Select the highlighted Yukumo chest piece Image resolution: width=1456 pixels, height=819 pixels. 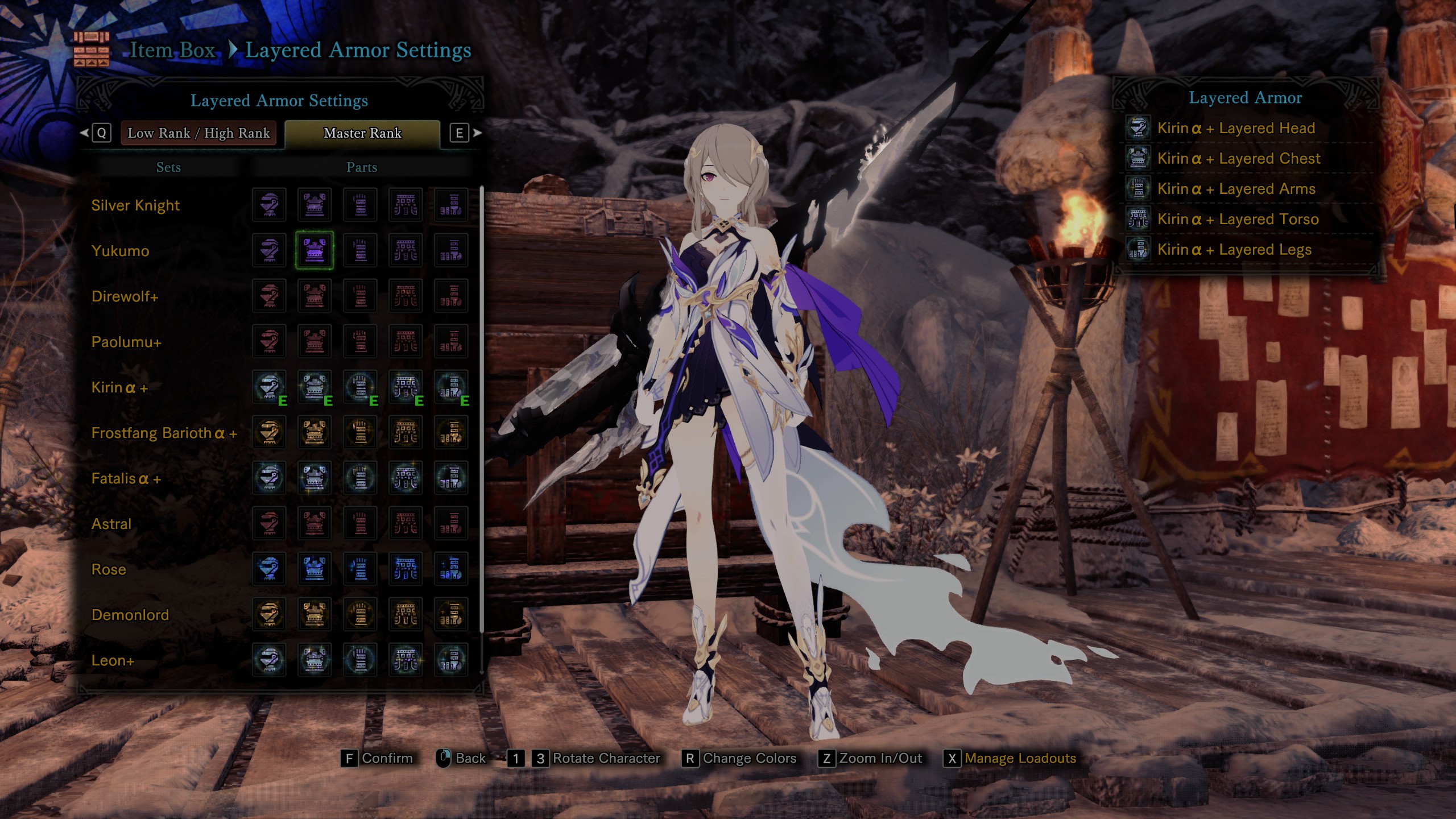315,250
